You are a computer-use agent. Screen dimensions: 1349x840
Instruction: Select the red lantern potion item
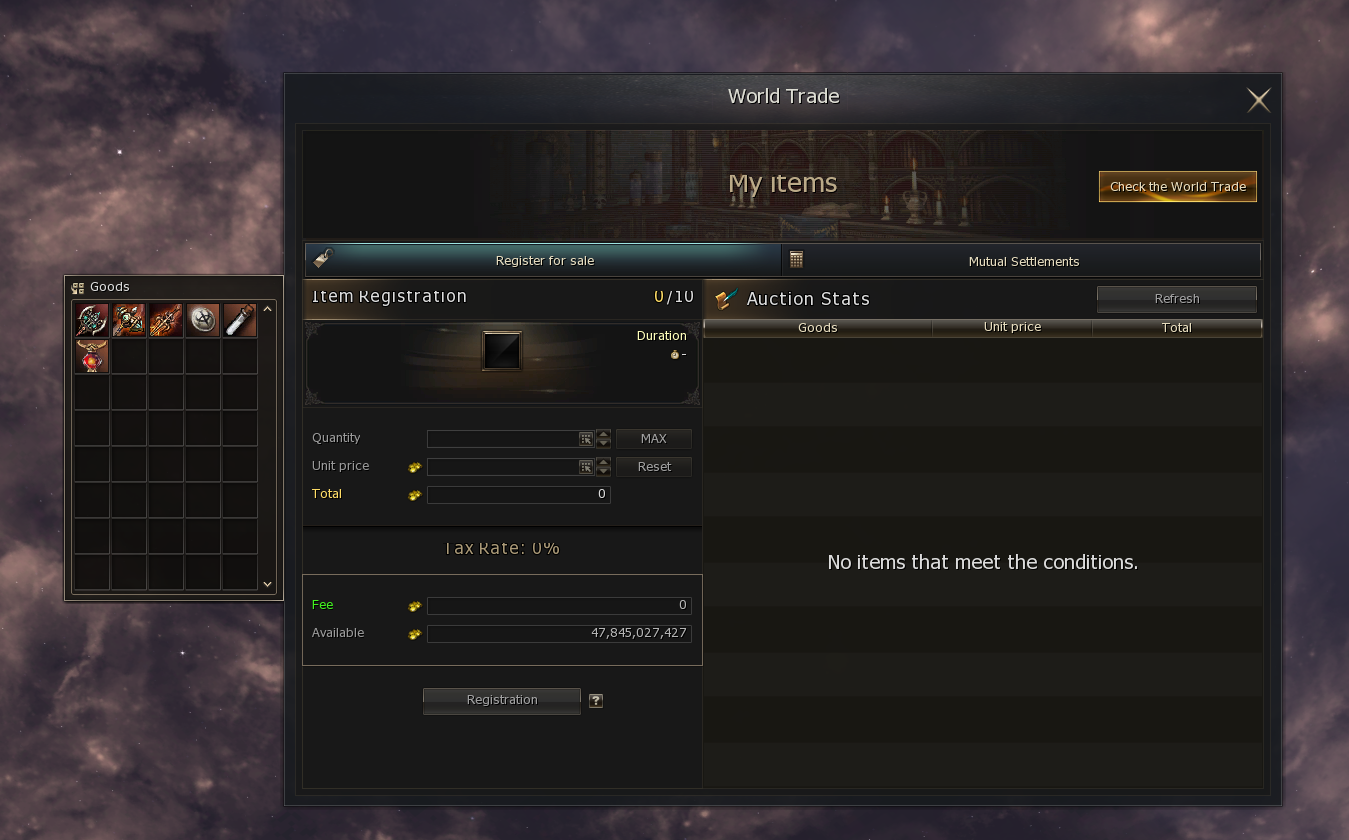click(x=92, y=357)
